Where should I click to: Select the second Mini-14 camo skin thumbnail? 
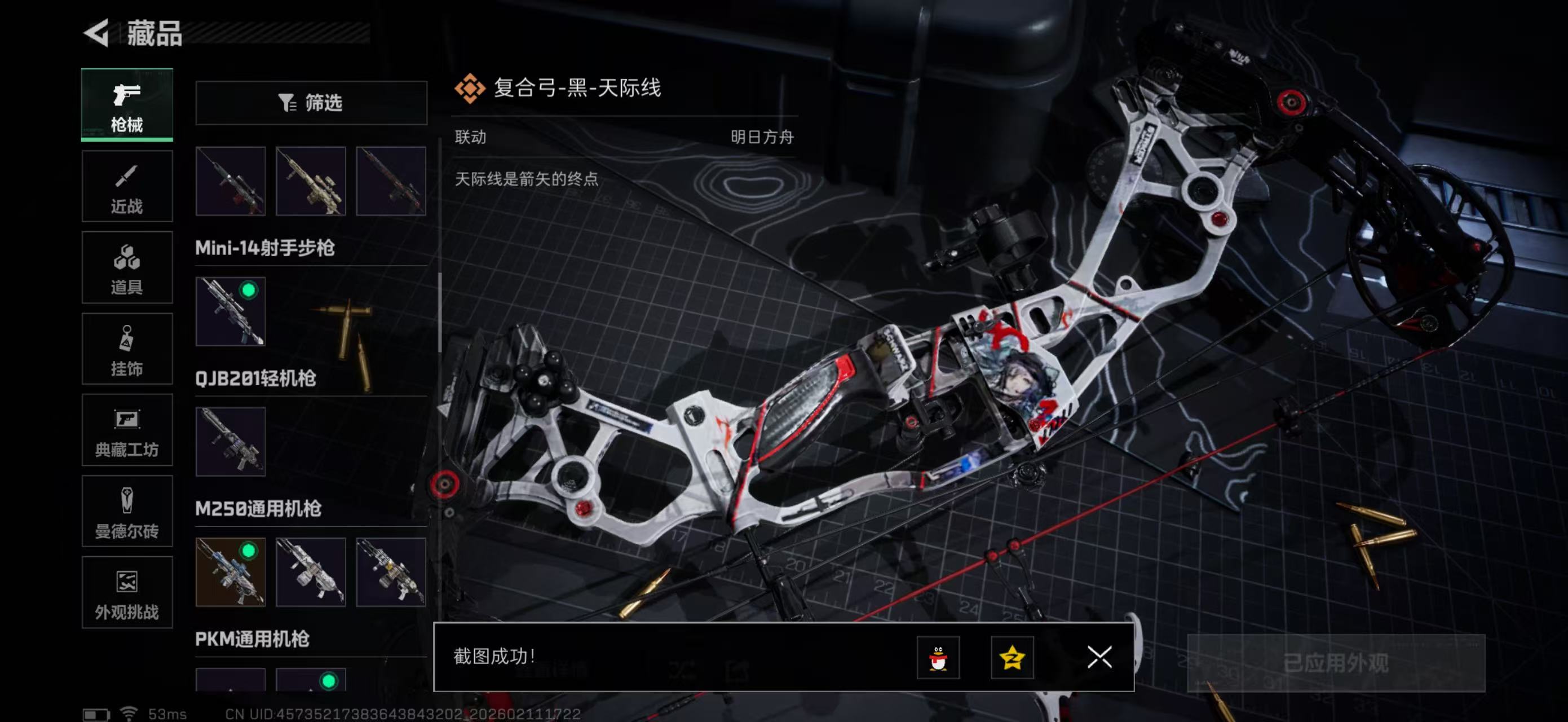[311, 182]
